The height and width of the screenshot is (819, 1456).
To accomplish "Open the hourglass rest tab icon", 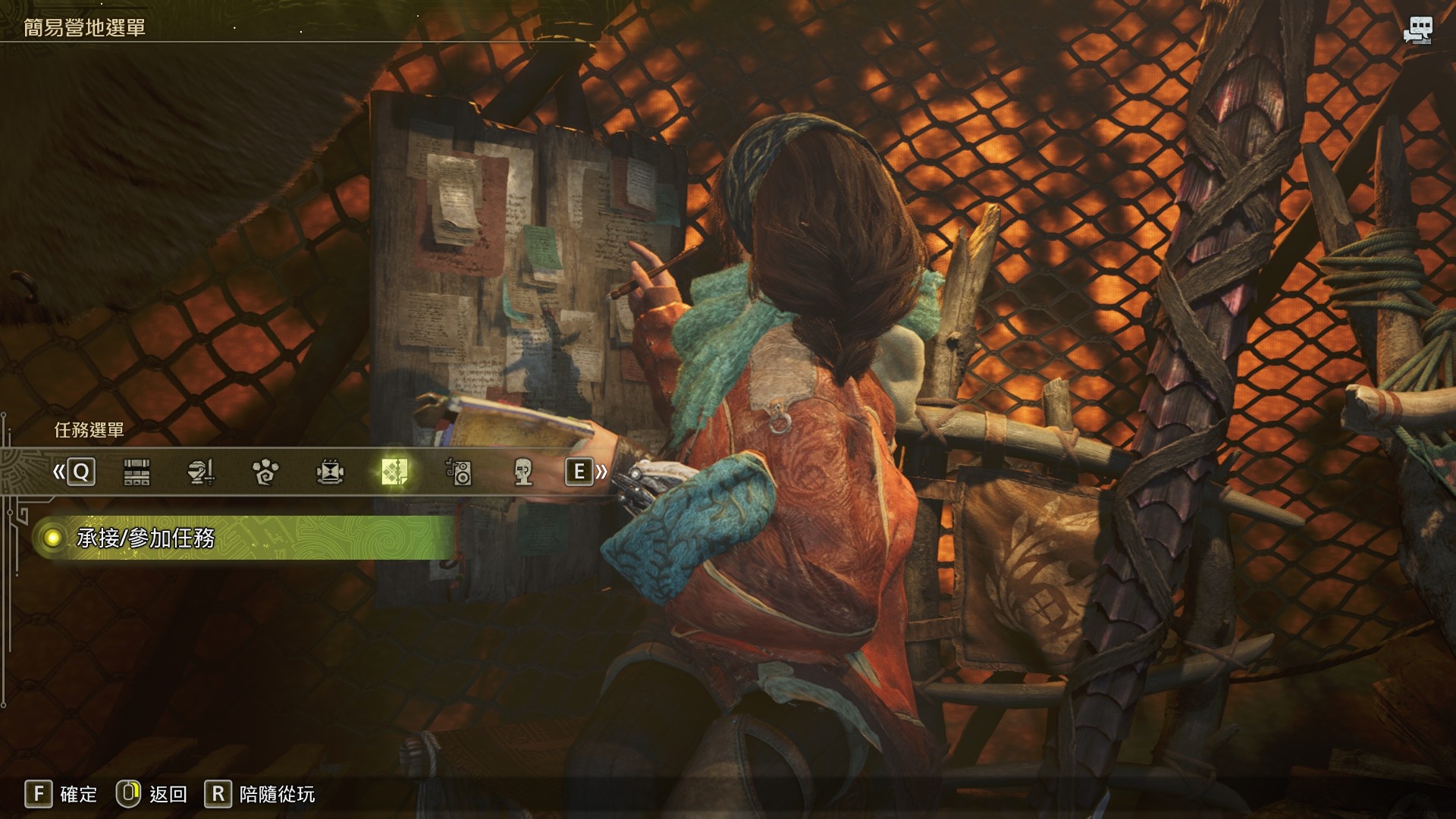I will (330, 472).
